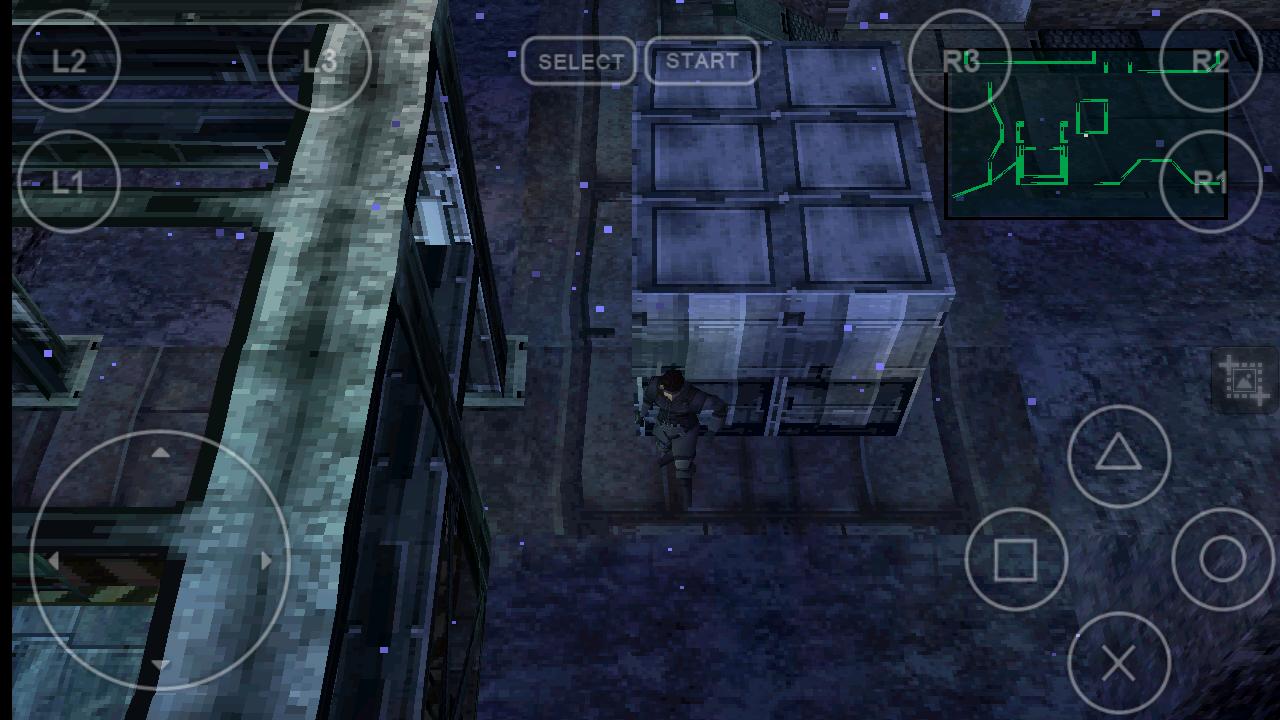Image resolution: width=1280 pixels, height=720 pixels.
Task: Tap the START button
Action: click(x=702, y=61)
